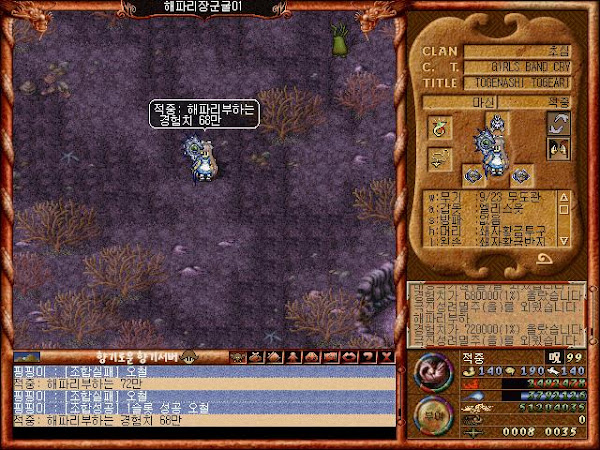Close the panel with X button

(x=388, y=356)
